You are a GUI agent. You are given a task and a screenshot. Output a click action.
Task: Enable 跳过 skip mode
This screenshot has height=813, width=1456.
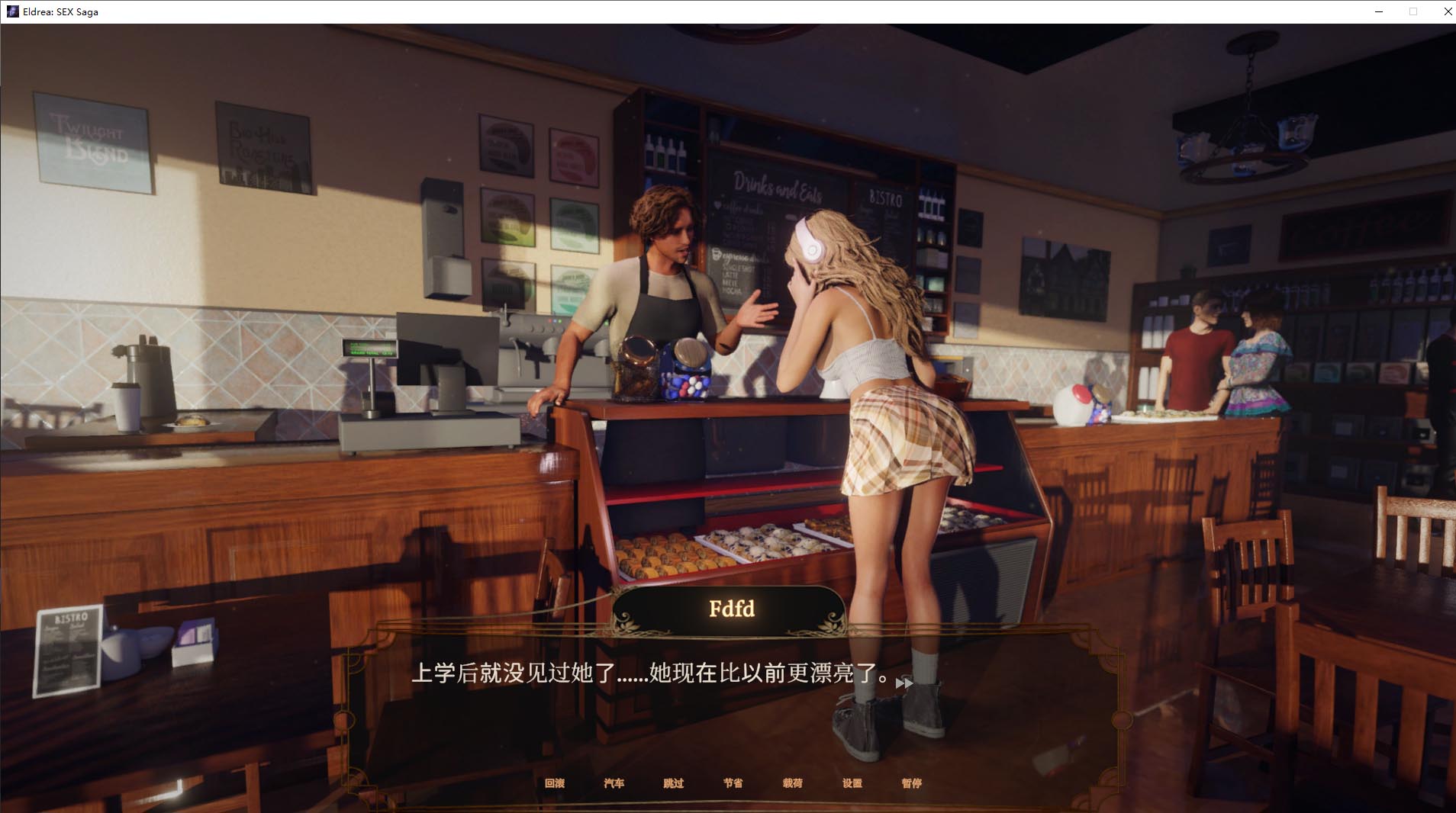click(x=675, y=784)
